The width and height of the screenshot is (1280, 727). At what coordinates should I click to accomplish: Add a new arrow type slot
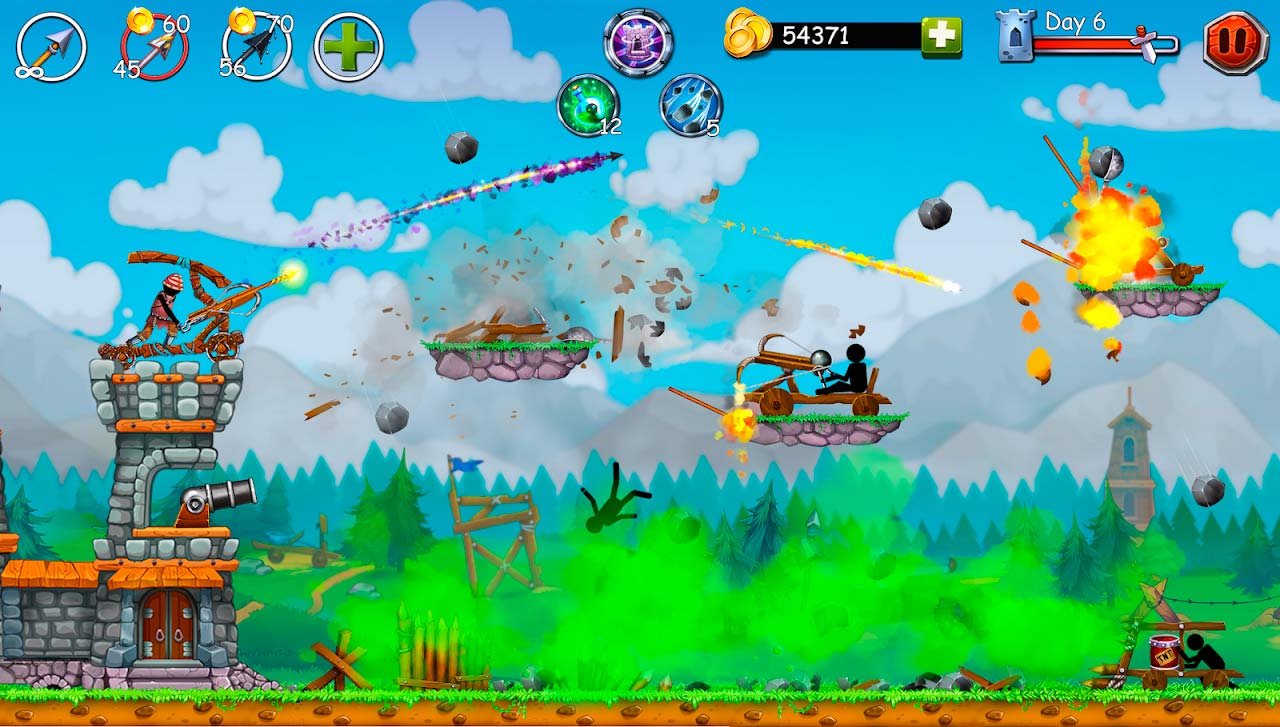point(348,47)
